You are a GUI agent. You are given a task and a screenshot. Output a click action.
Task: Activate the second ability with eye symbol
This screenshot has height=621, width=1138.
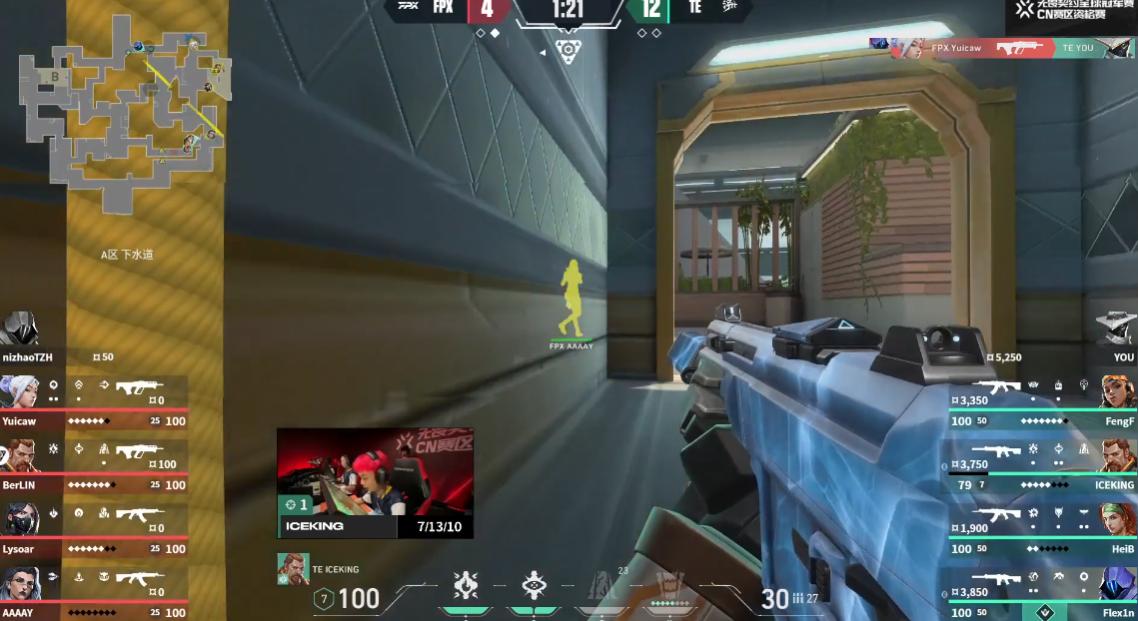534,585
